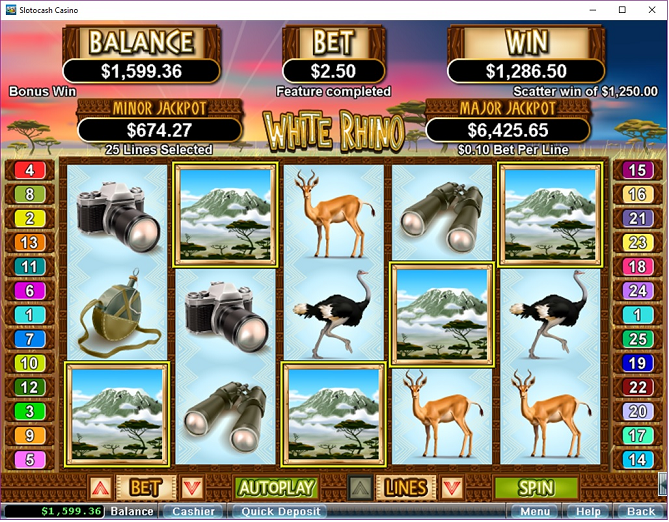Screen dimensions: 669x522
Task: Show the Help page
Action: click(588, 512)
